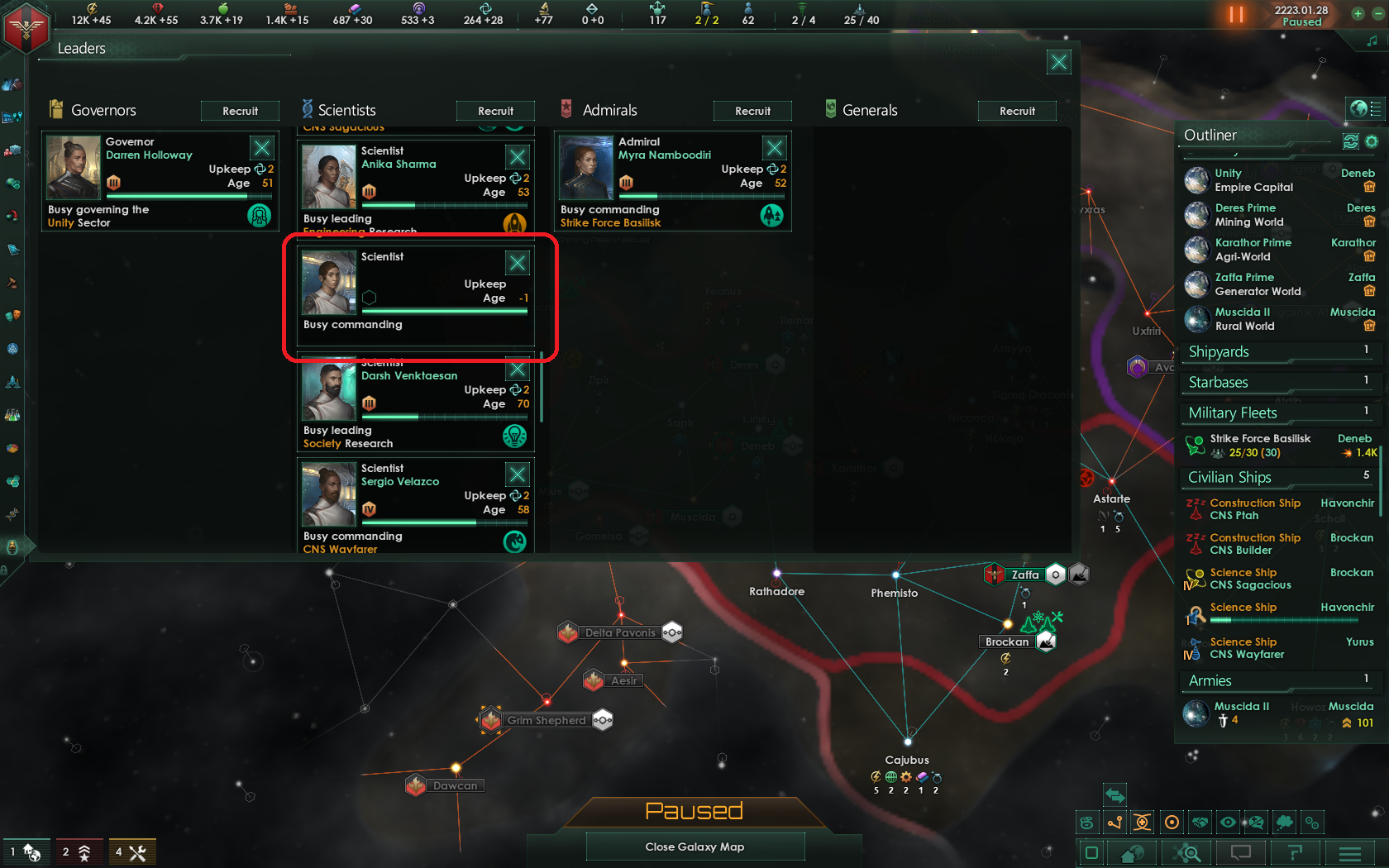Open the Policies panel using the gavel icon
This screenshot has height=868, width=1389.
[12, 283]
